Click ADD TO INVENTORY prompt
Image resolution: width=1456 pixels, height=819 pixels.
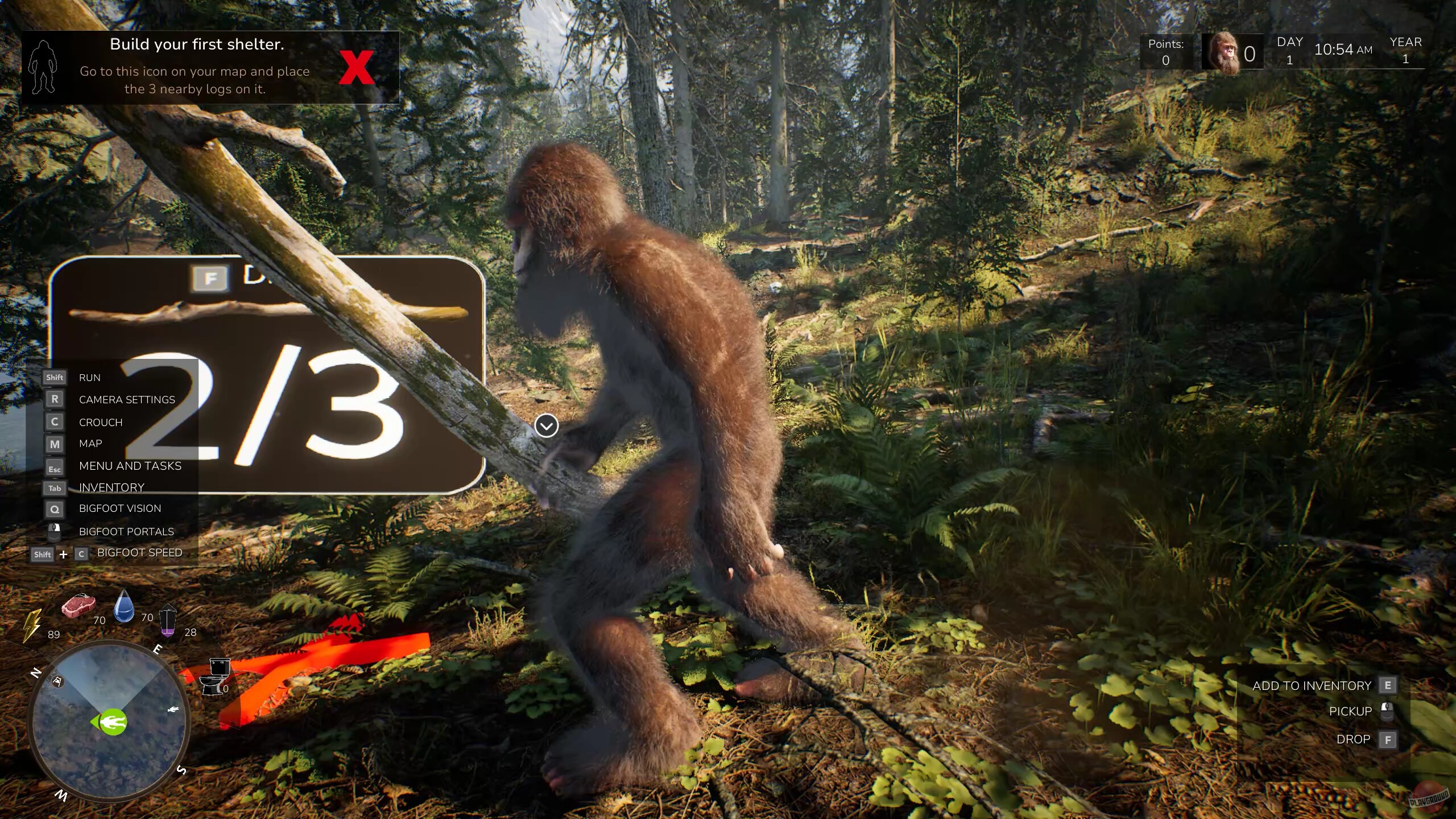click(x=1311, y=685)
